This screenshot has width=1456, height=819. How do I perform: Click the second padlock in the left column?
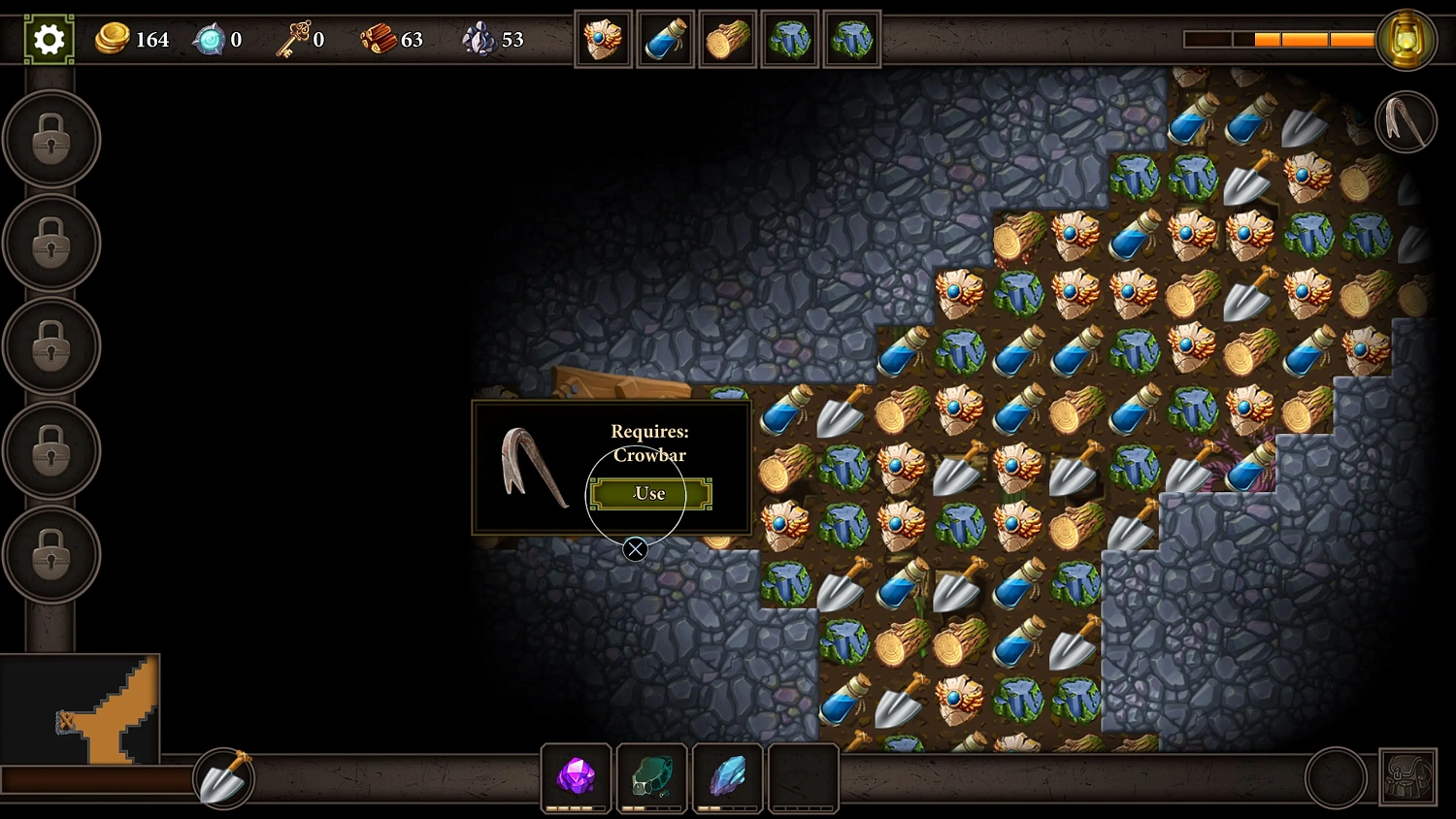click(50, 243)
